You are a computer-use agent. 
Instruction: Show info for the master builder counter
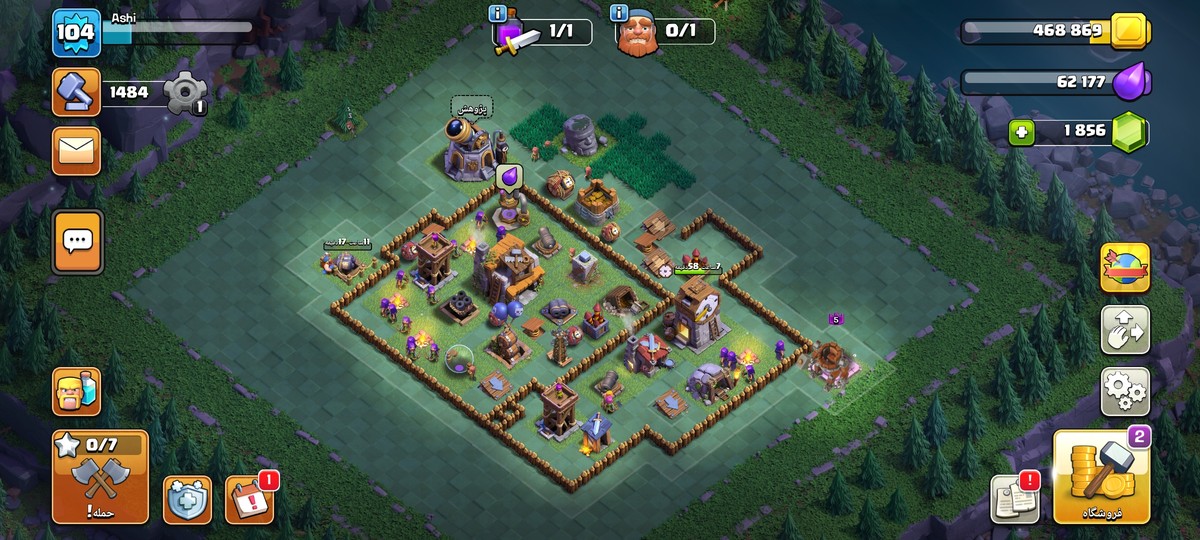tap(620, 13)
